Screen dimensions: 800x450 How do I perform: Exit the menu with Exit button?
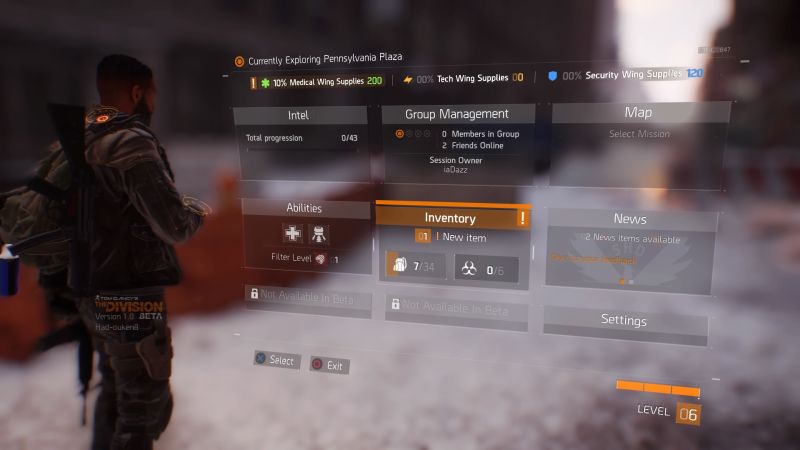pyautogui.click(x=329, y=365)
